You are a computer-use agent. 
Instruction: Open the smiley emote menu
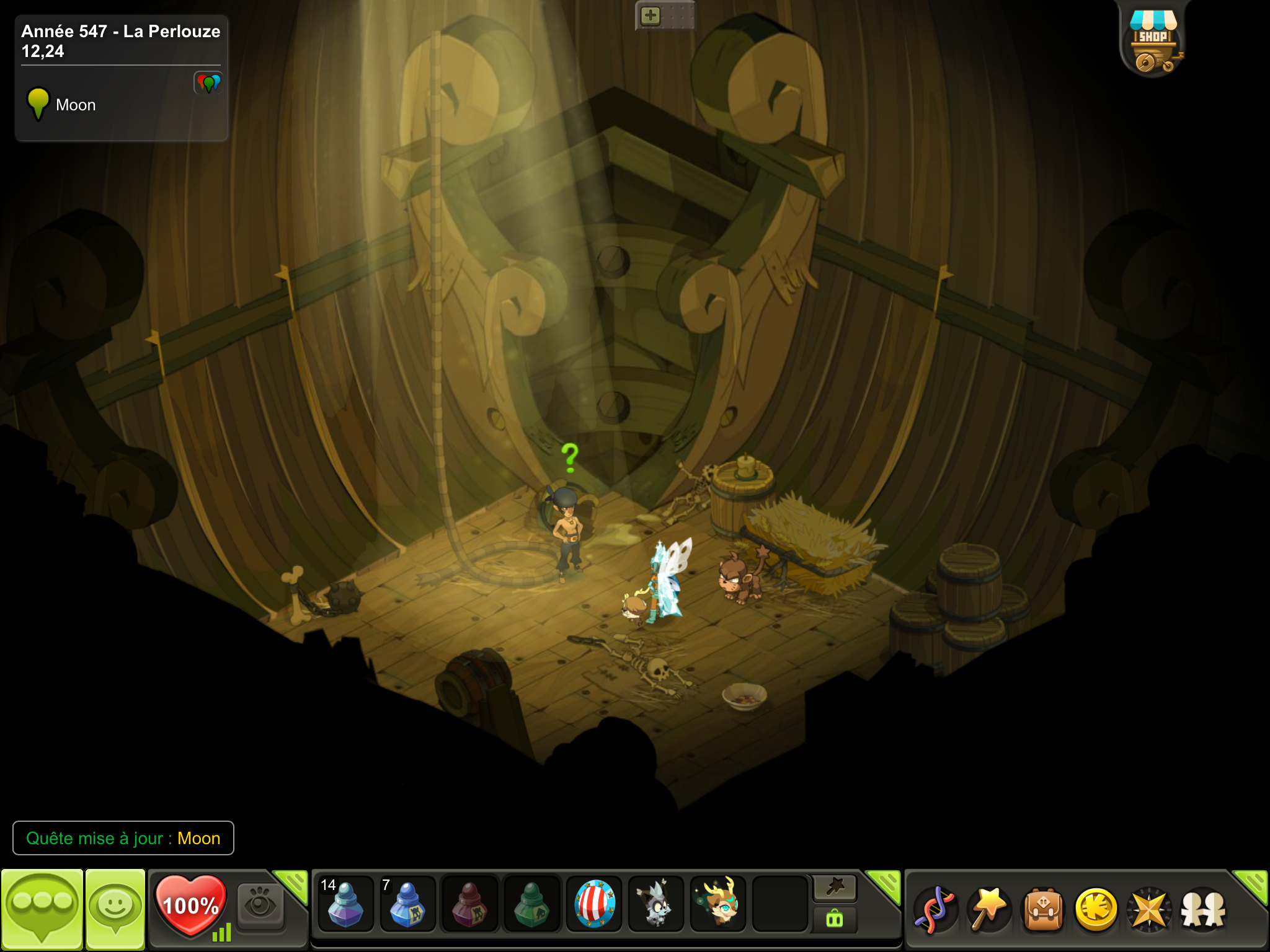click(115, 909)
